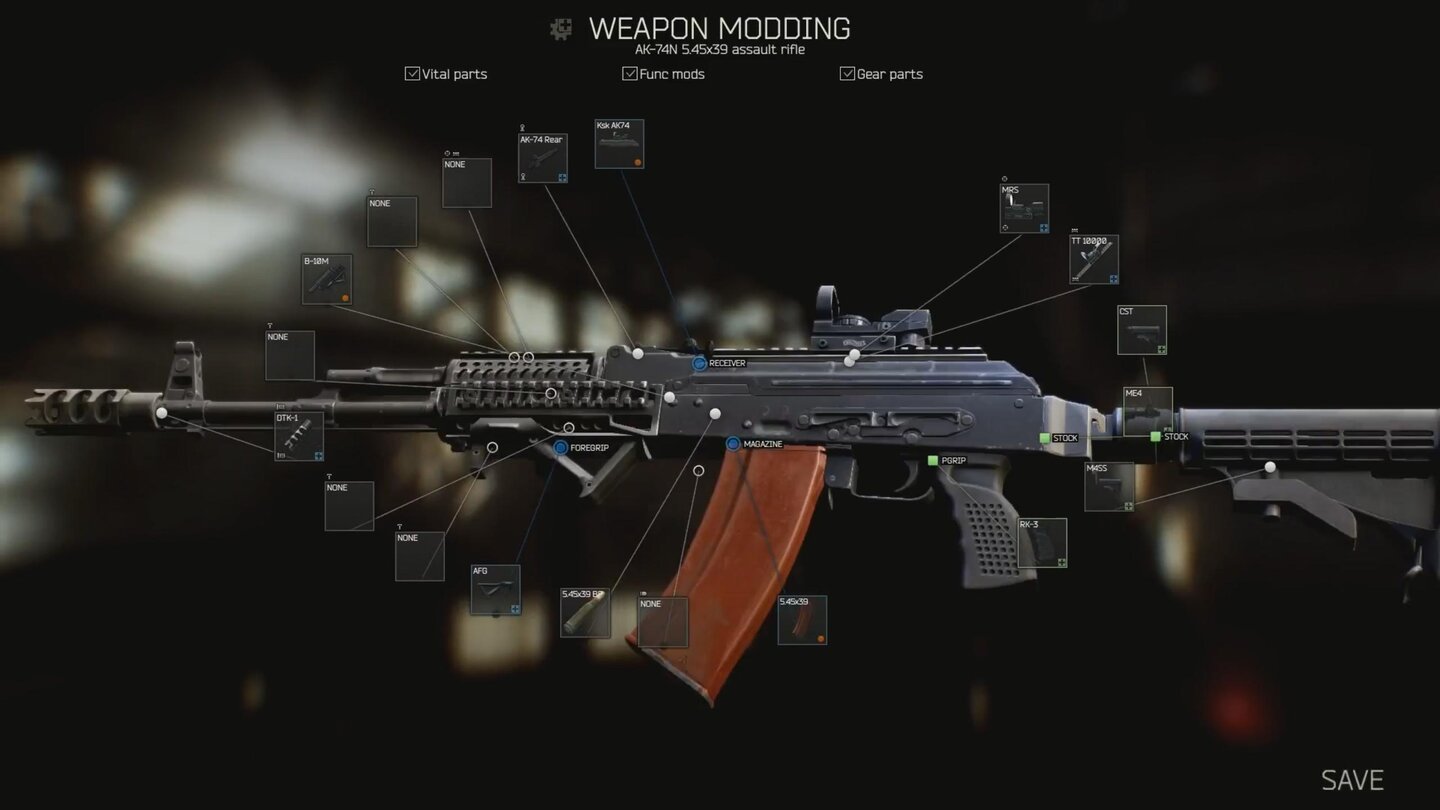Open the AK-74 Rear sight slot
The width and height of the screenshot is (1440, 810).
tap(542, 157)
